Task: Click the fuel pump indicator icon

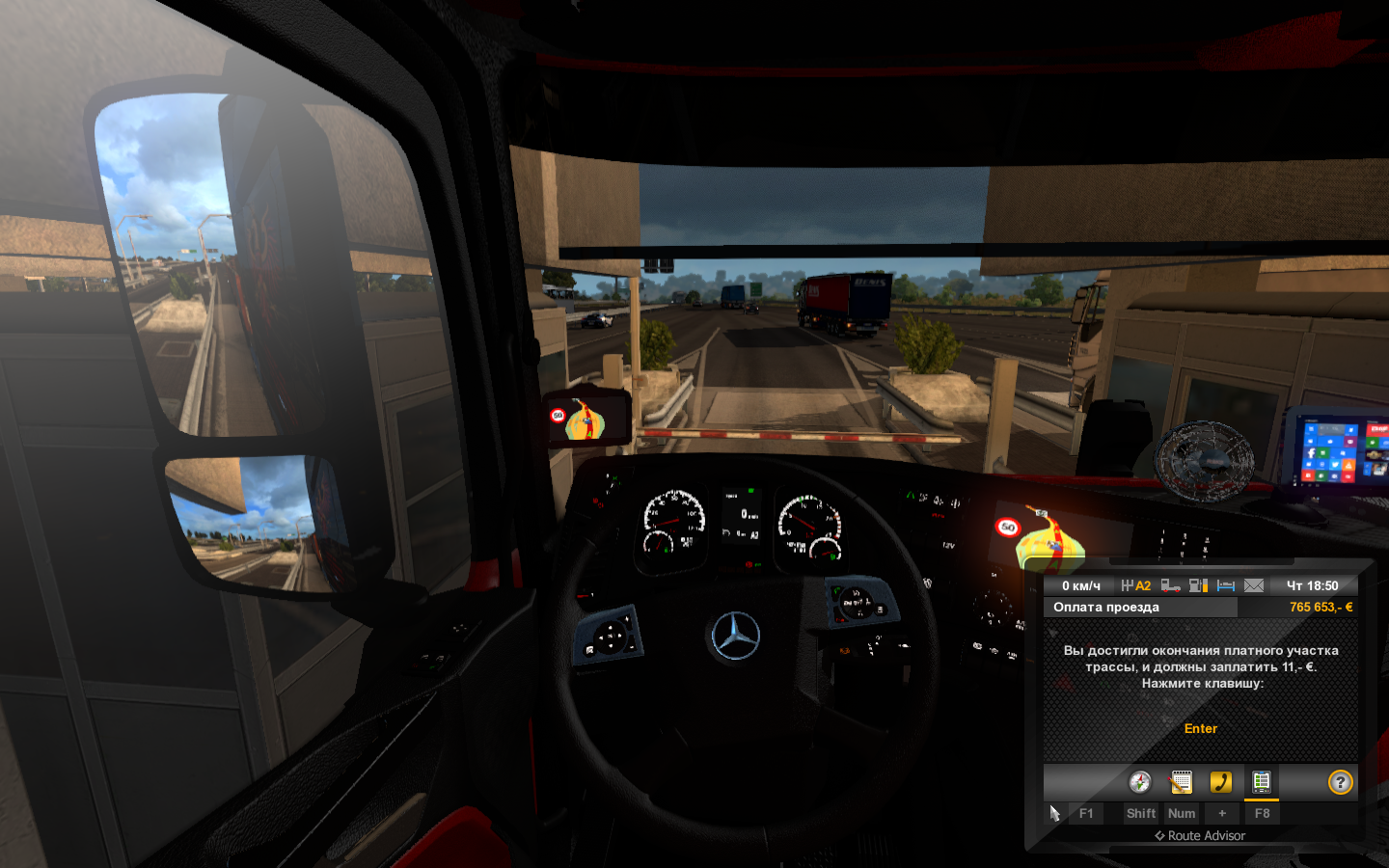Action: [x=1198, y=585]
